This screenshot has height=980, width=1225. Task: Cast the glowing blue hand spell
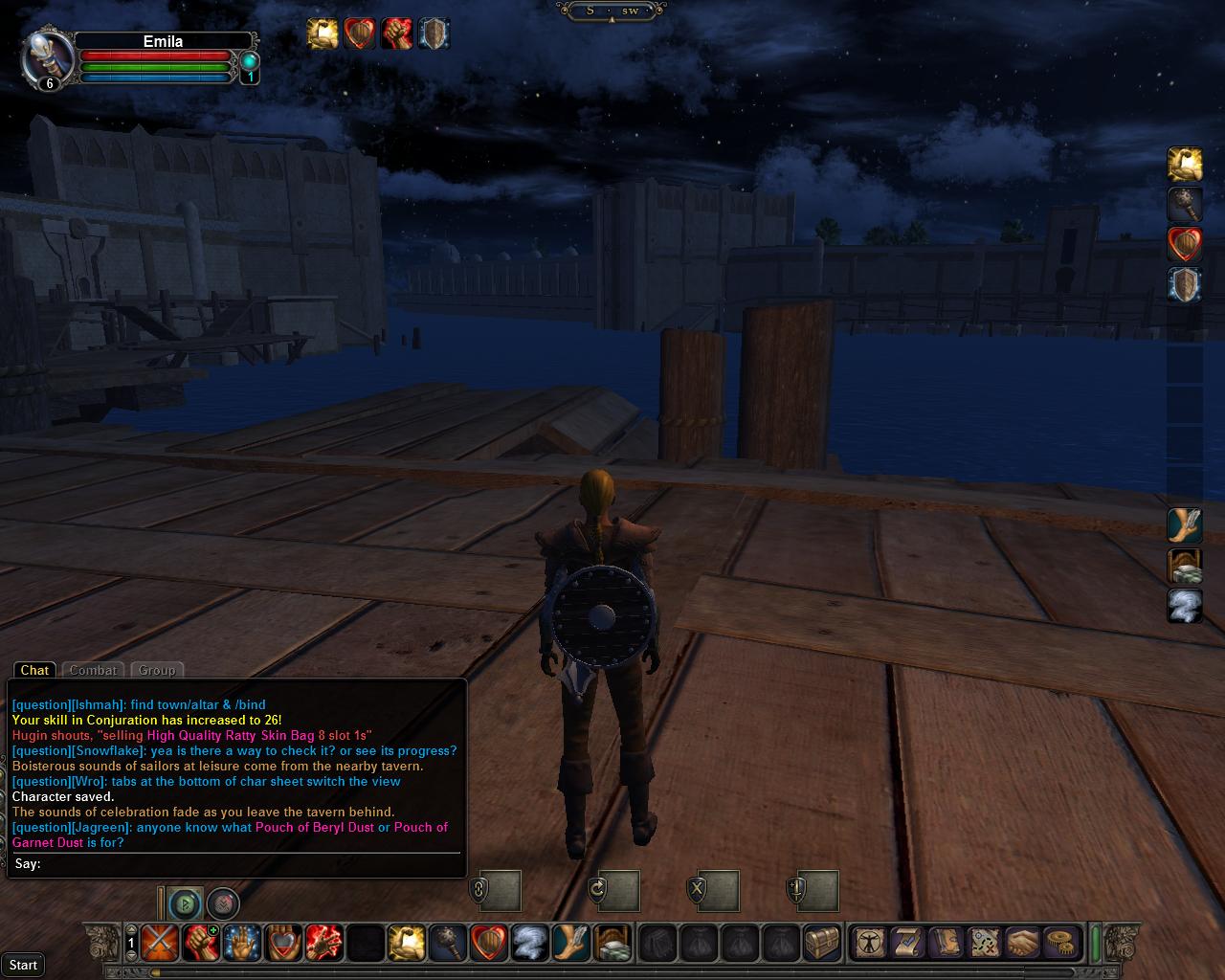click(241, 944)
